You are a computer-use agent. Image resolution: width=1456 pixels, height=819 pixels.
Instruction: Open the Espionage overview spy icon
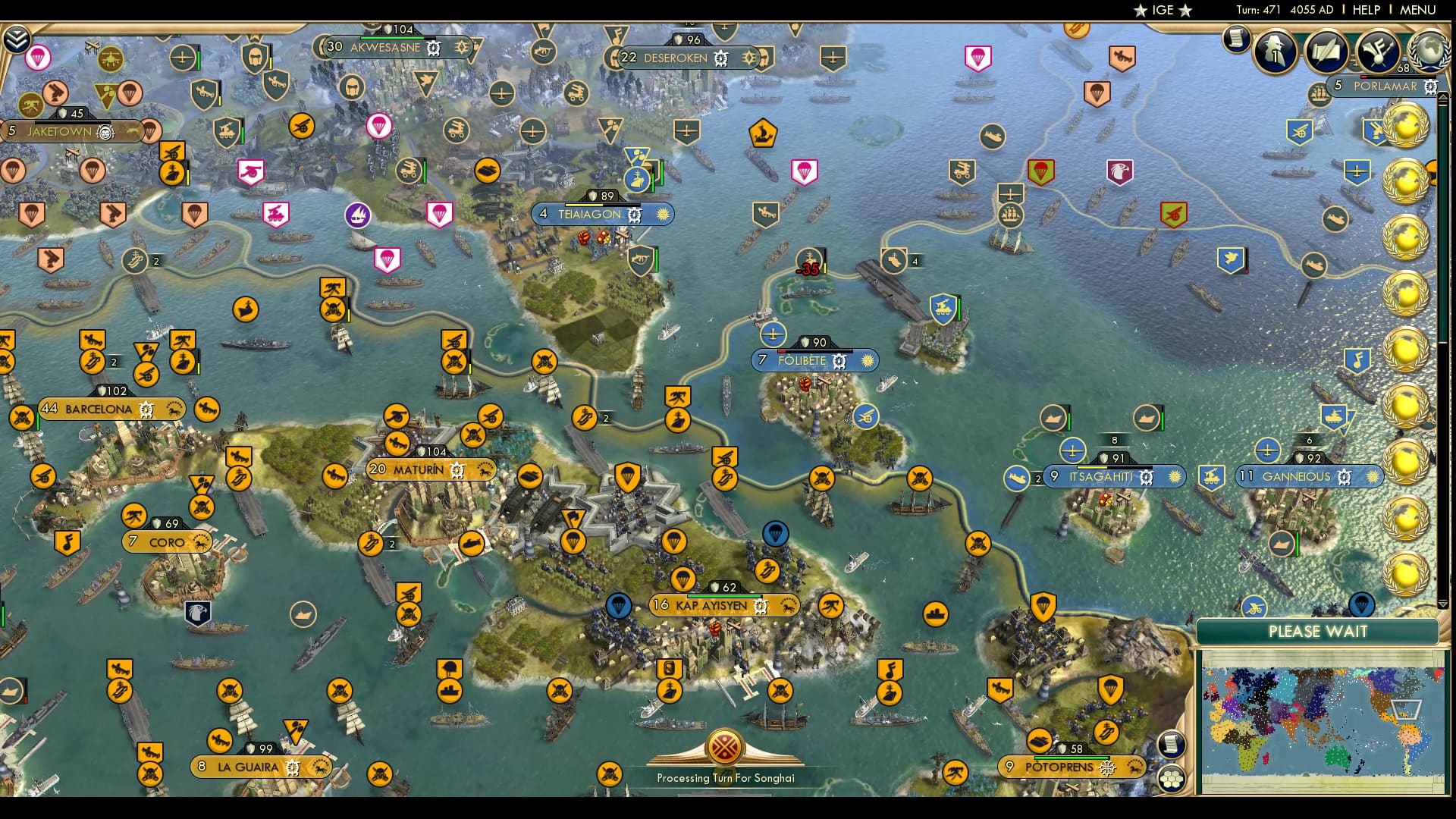[1275, 51]
